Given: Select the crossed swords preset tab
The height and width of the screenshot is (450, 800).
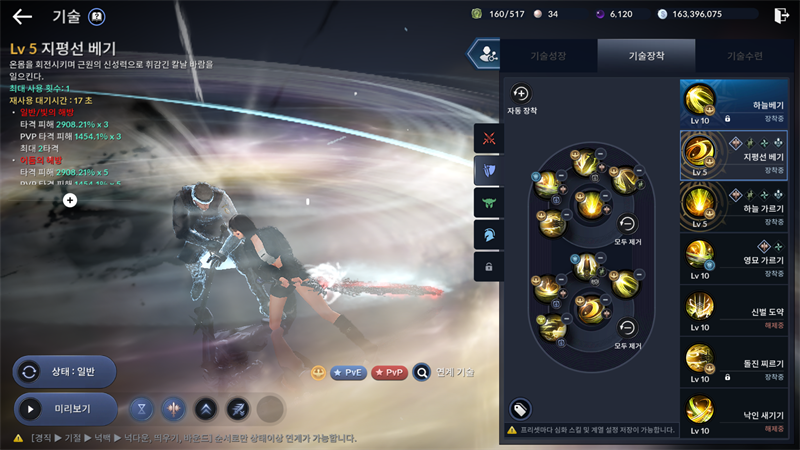Looking at the screenshot, I should [x=489, y=138].
